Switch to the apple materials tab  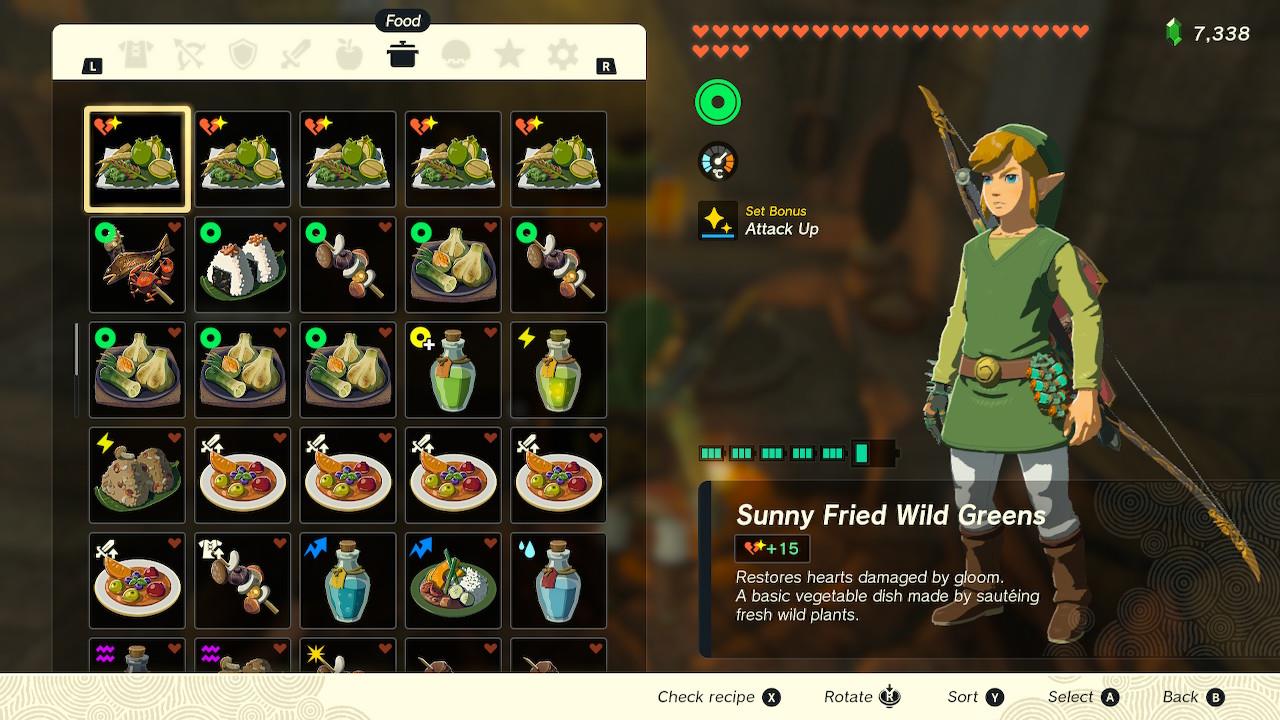[349, 55]
